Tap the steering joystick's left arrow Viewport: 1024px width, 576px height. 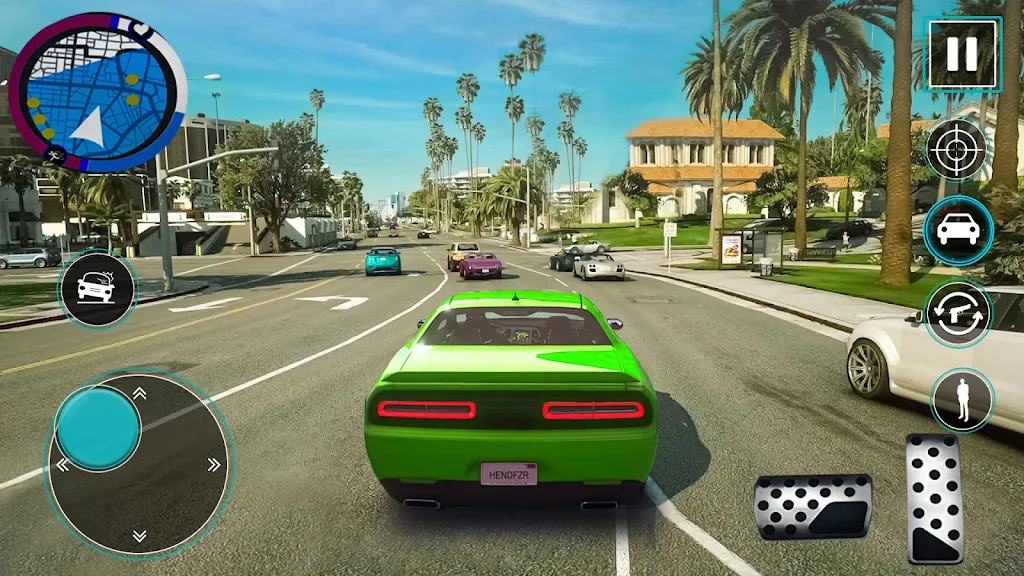pos(63,464)
